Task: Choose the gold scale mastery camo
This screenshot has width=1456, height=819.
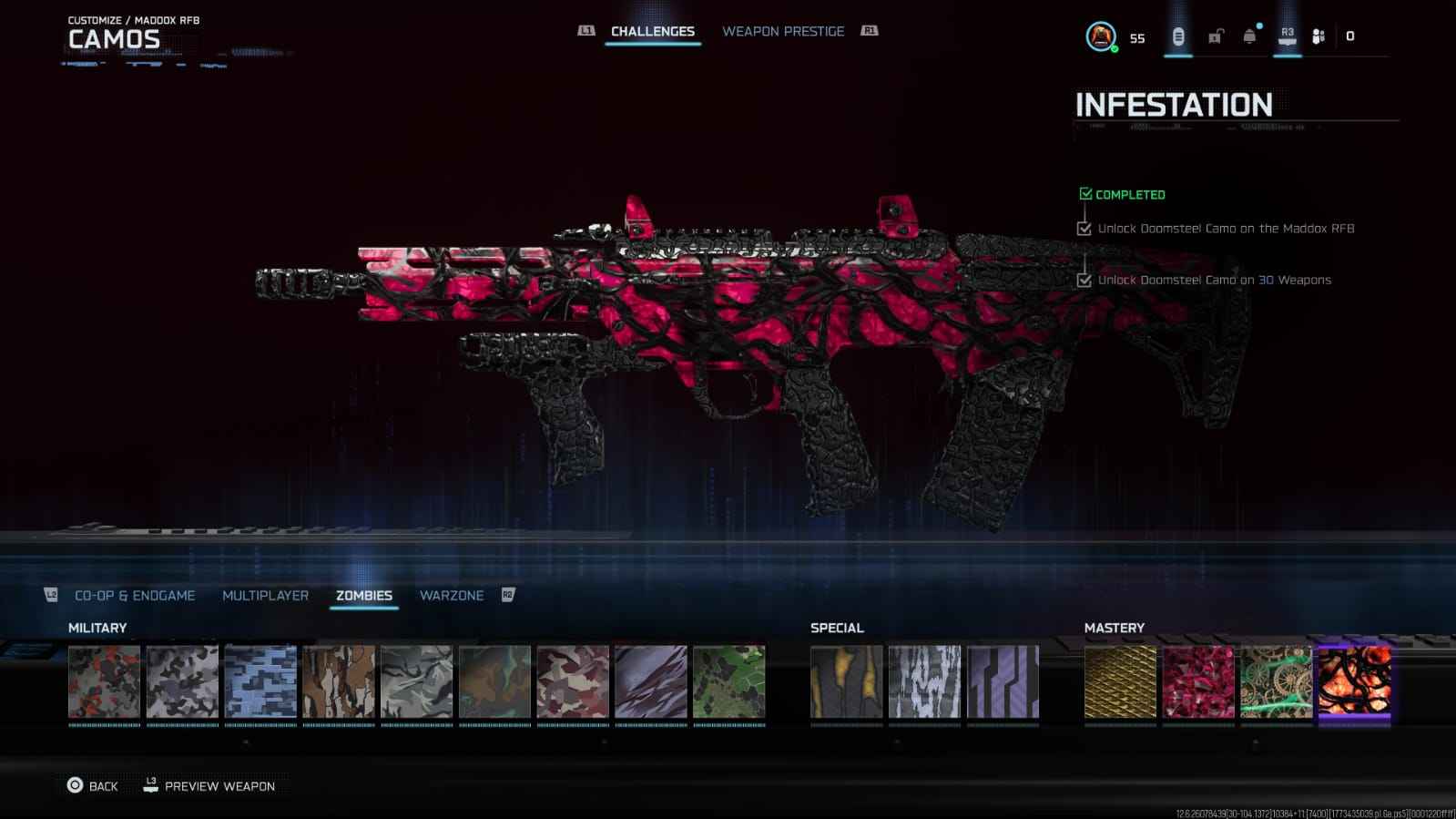Action: click(x=1120, y=682)
